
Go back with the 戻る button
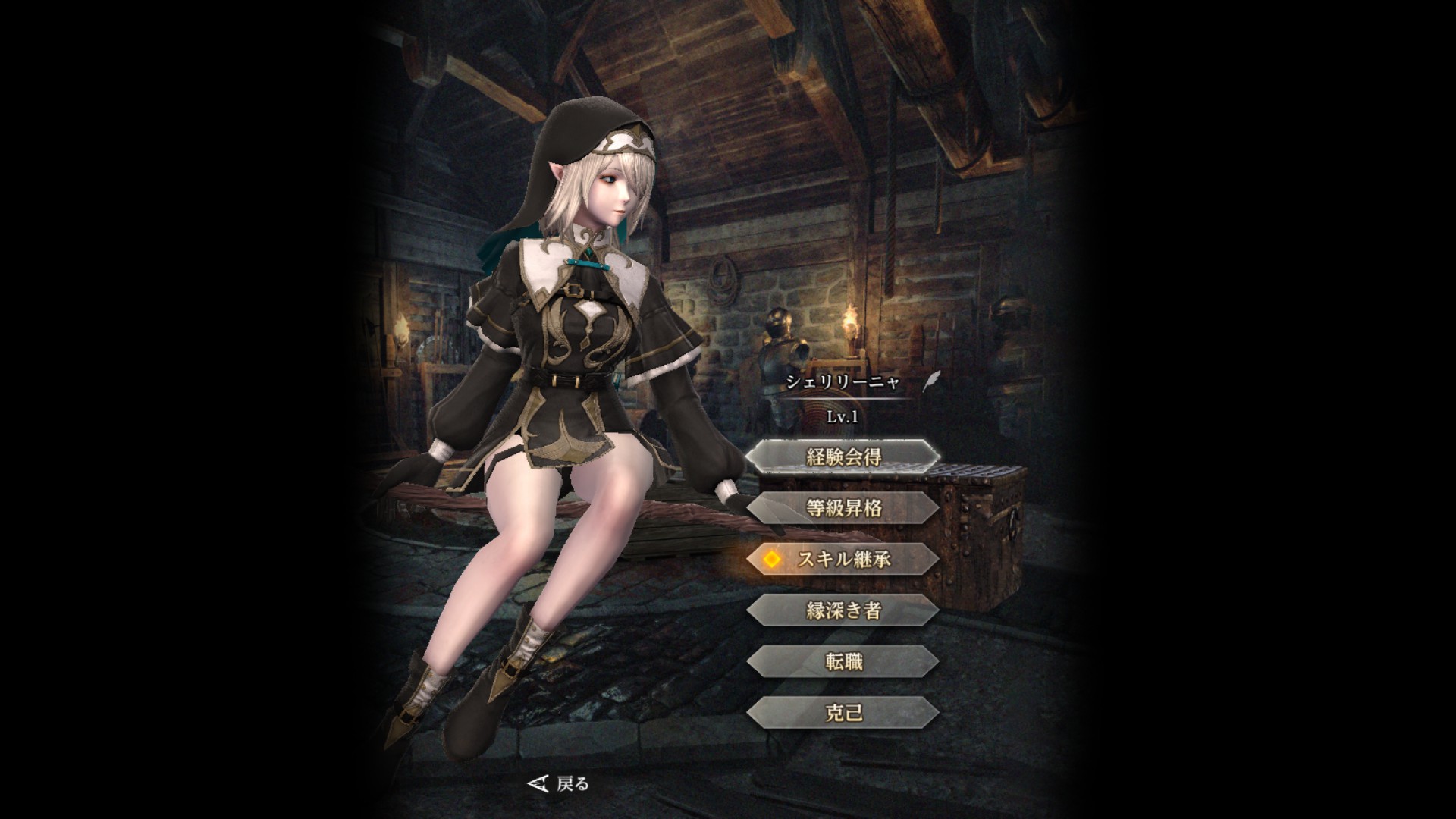(x=559, y=783)
